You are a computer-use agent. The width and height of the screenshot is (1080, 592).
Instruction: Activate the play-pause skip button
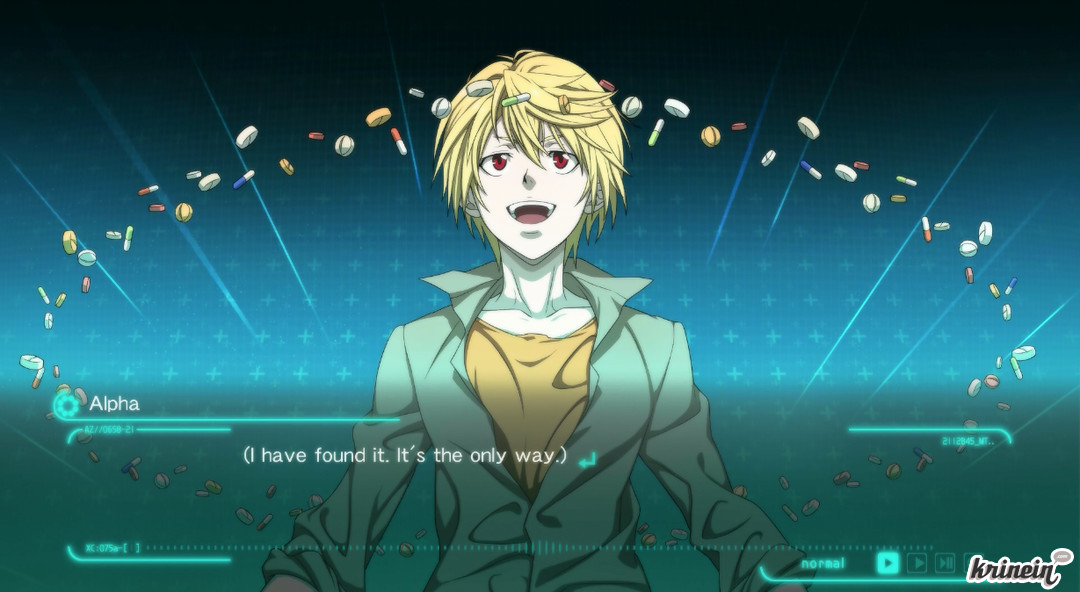point(944,563)
